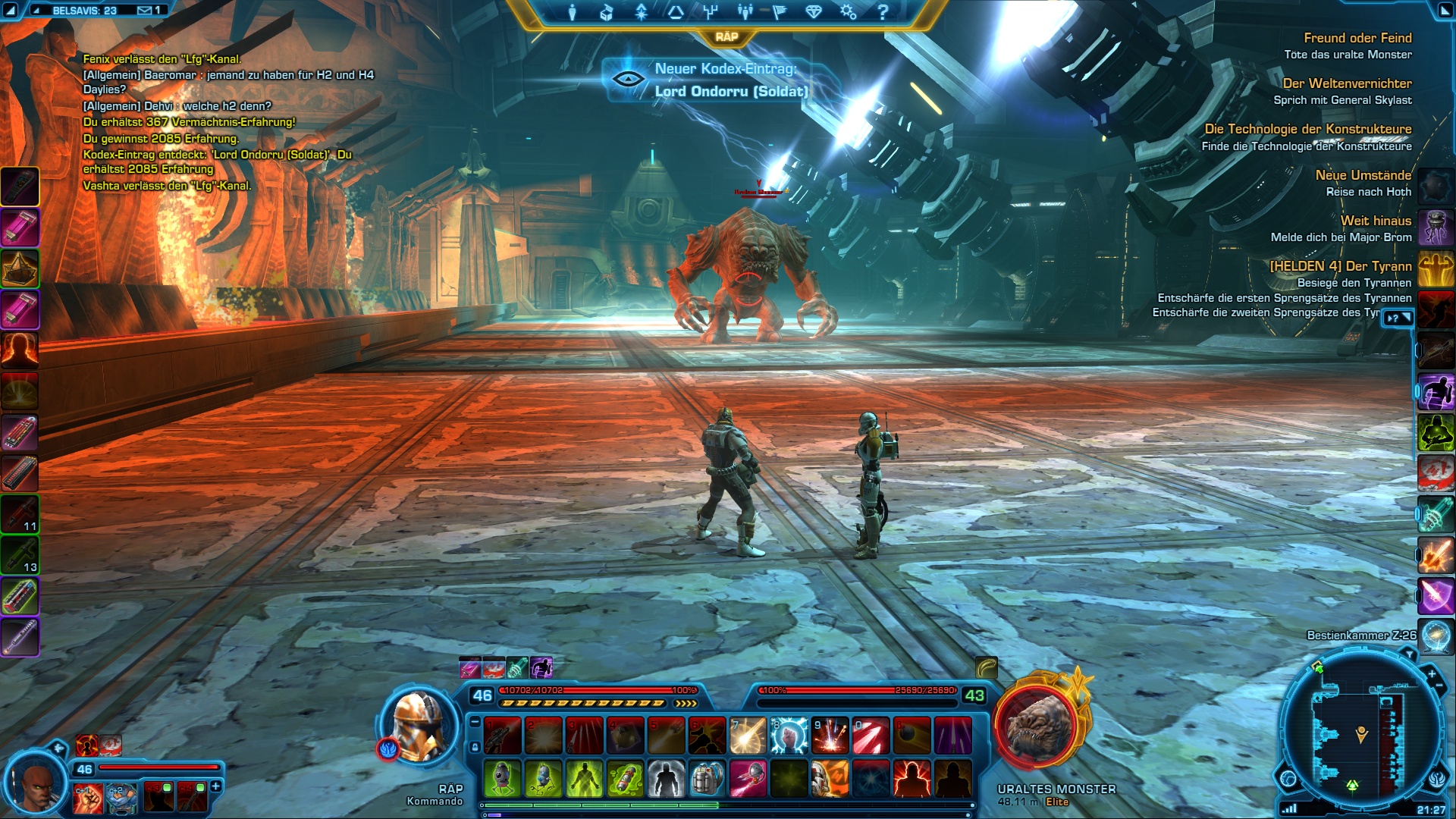Zoom out on the minimap
Image resolution: width=1456 pixels, height=819 pixels.
pos(1439,686)
